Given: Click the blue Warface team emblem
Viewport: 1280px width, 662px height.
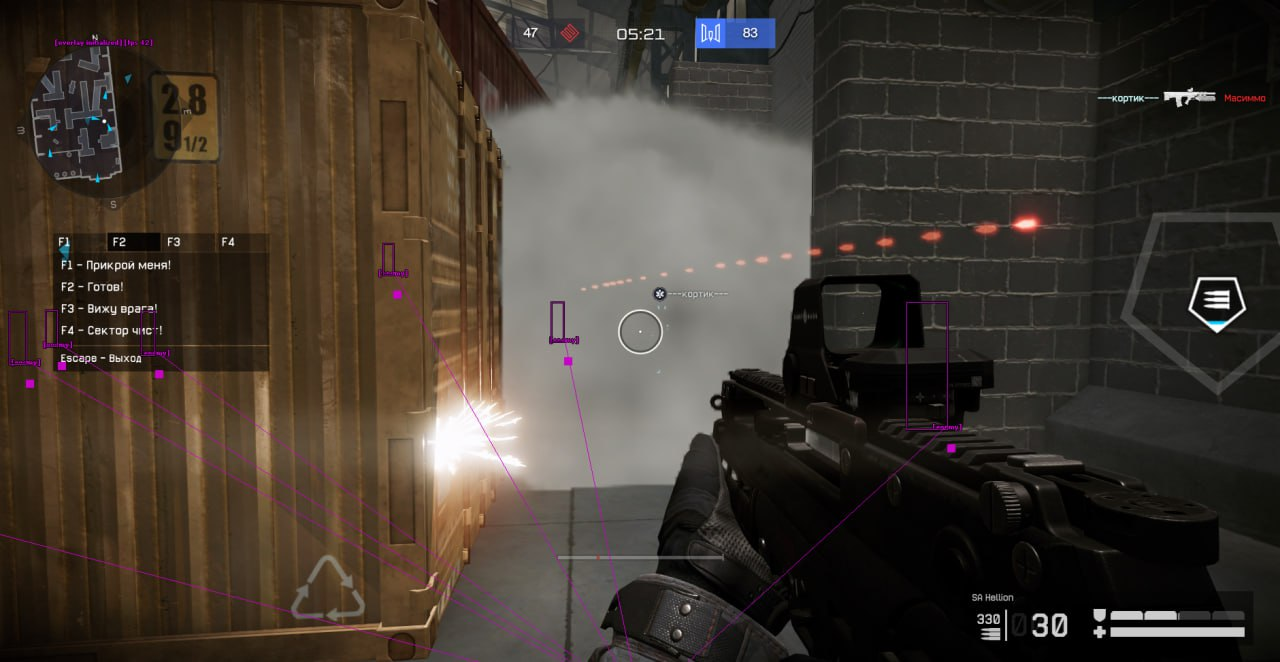Looking at the screenshot, I should [x=711, y=34].
